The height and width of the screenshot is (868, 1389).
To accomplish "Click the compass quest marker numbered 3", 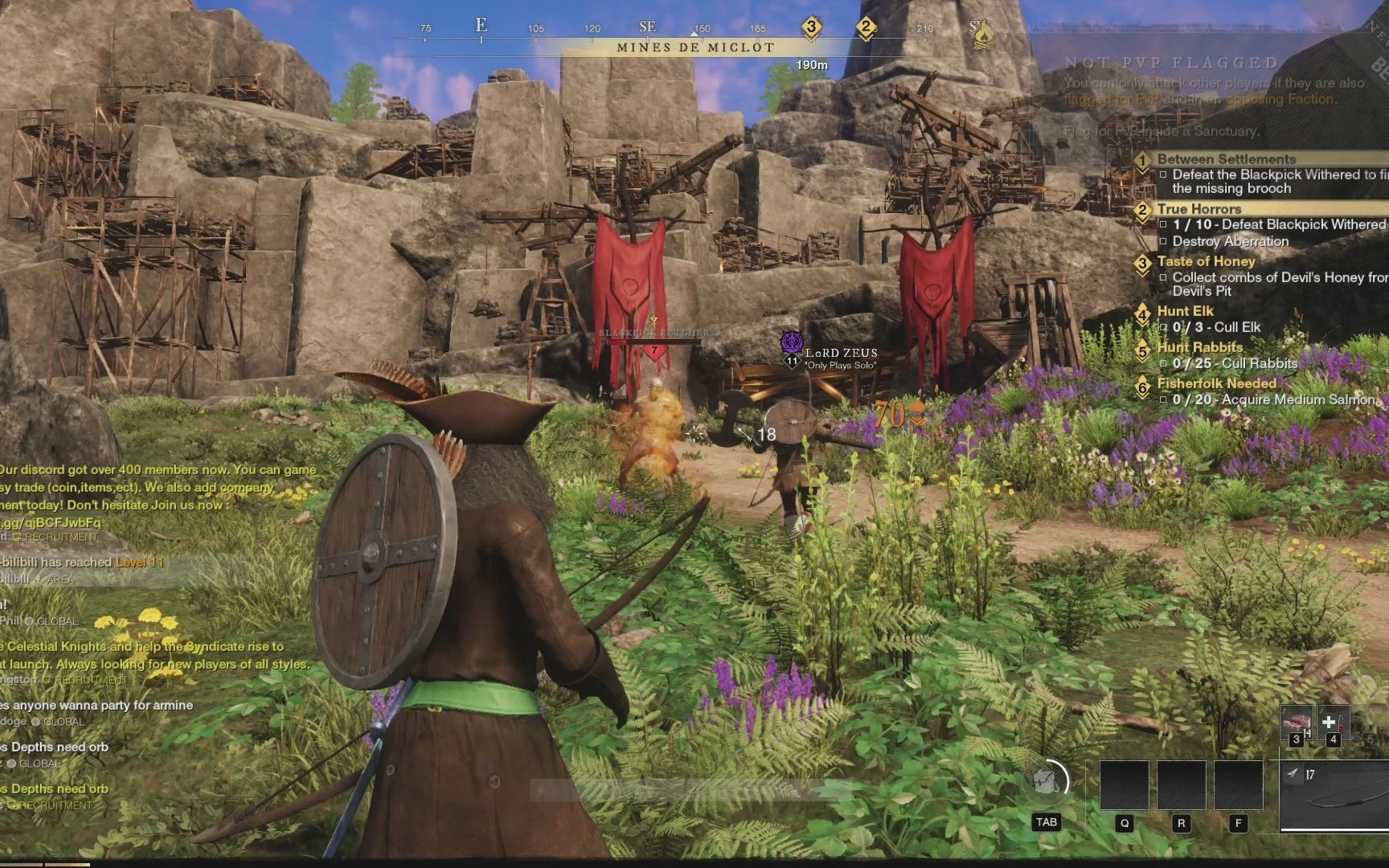I will [811, 27].
